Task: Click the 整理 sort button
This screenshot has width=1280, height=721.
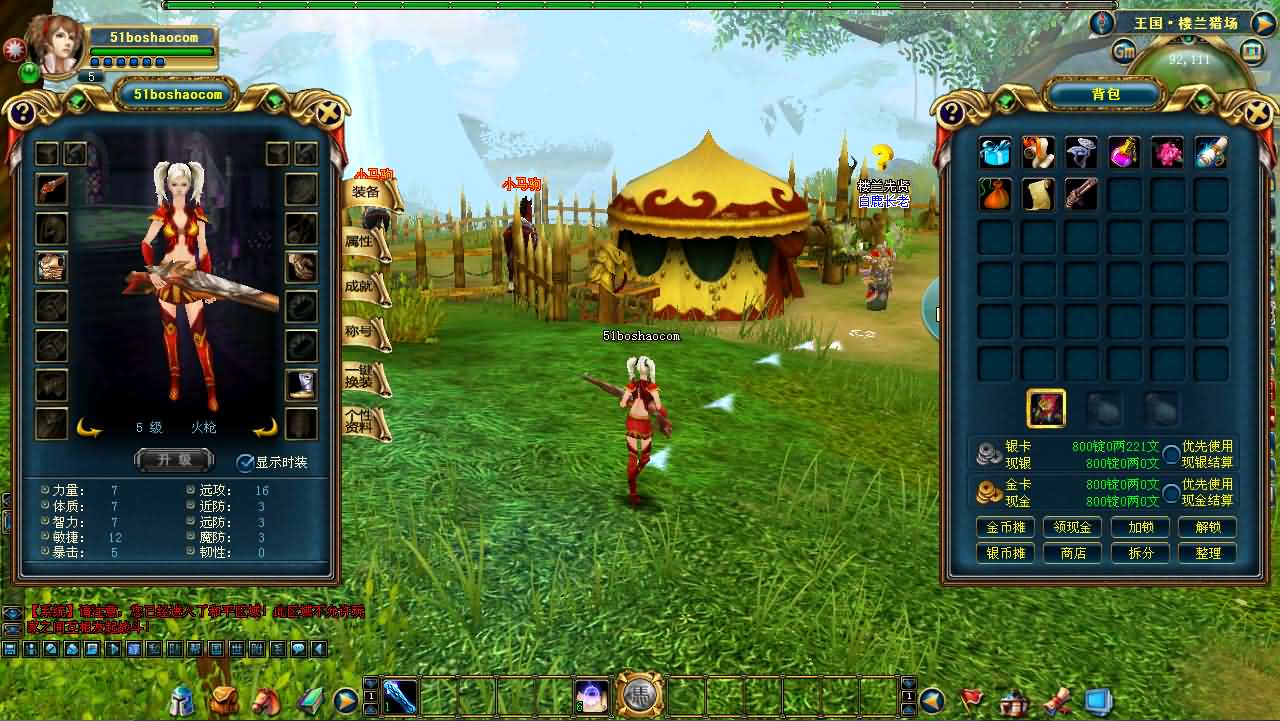Action: click(x=1207, y=552)
